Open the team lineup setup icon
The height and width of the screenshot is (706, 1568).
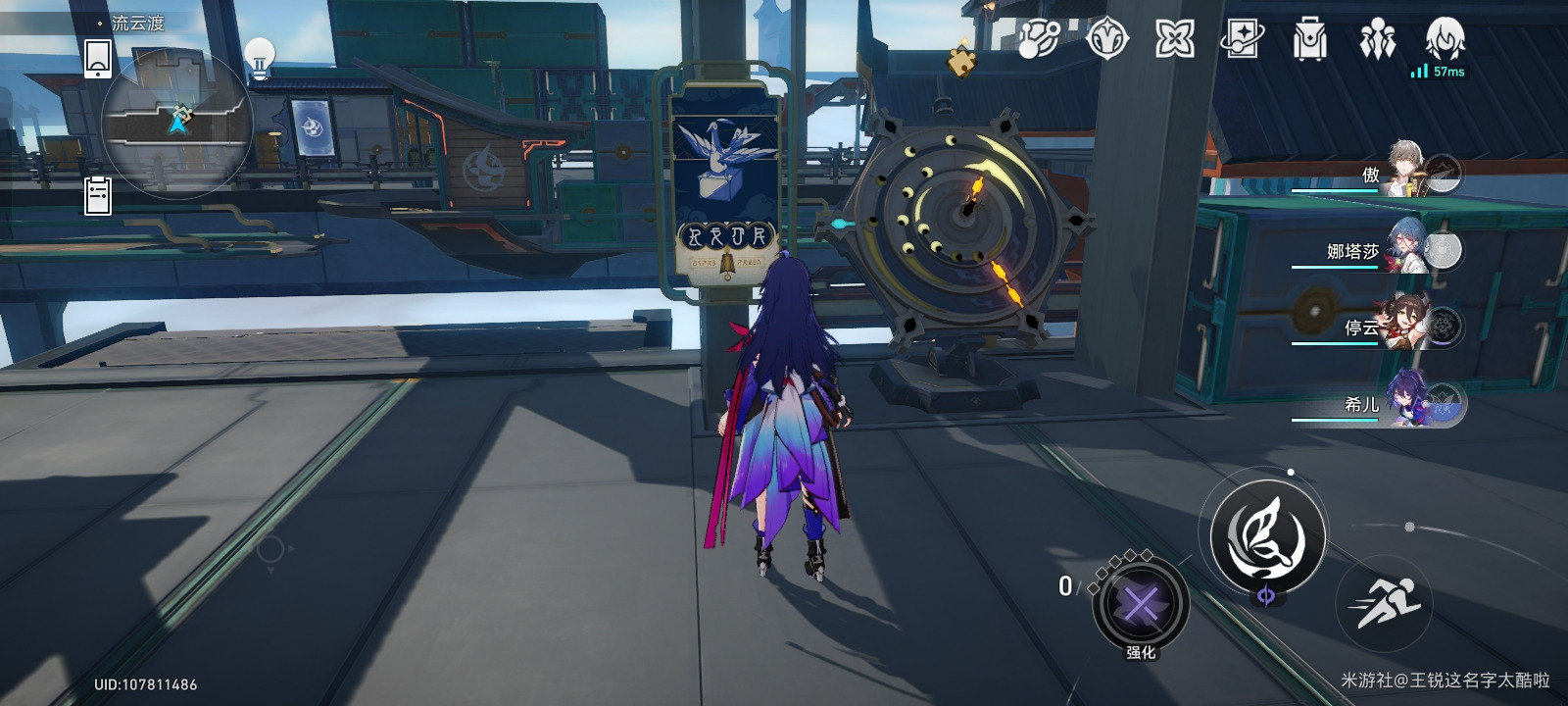pos(1377,40)
